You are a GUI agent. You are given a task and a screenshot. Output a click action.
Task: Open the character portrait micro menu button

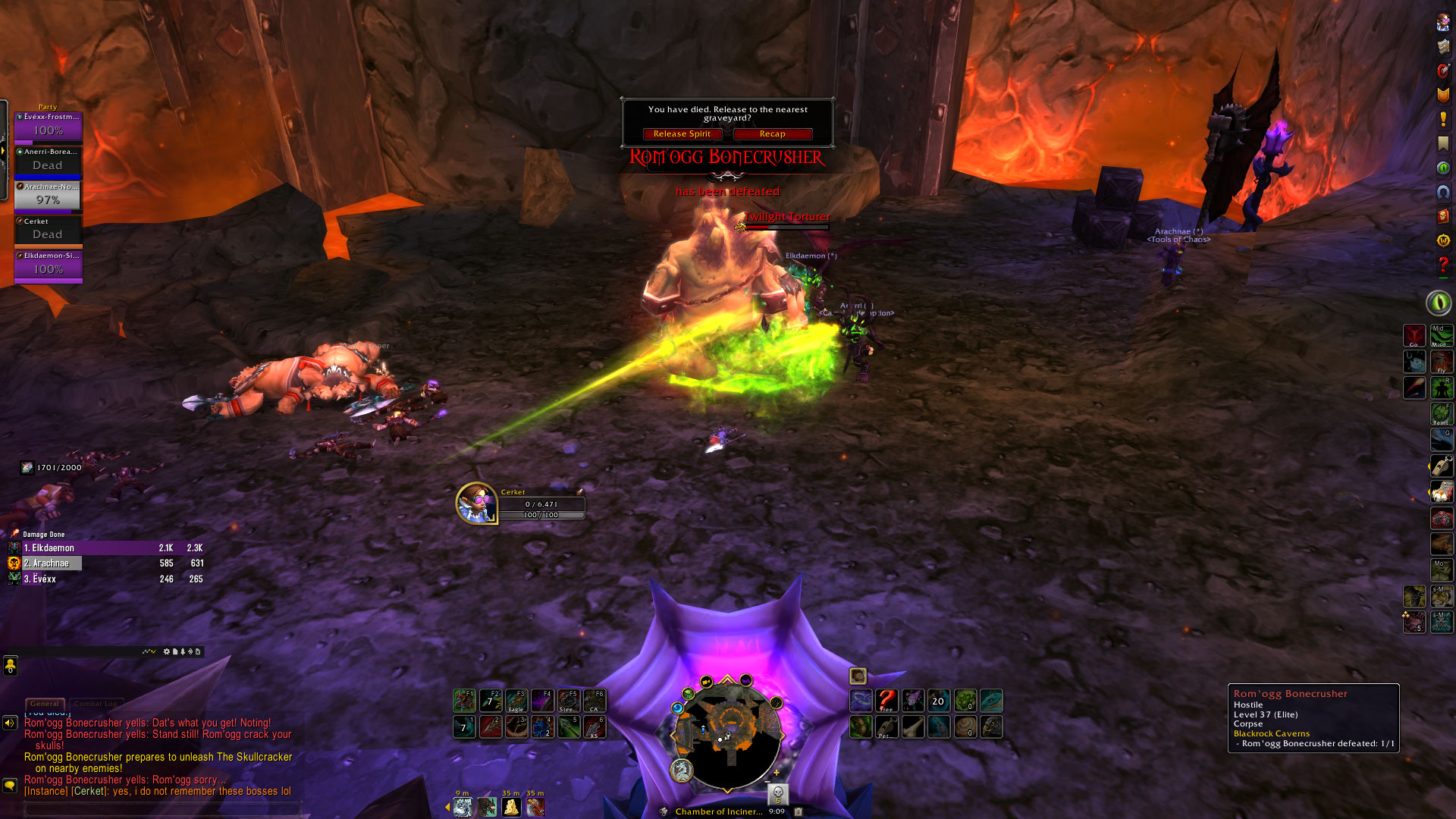[1442, 23]
